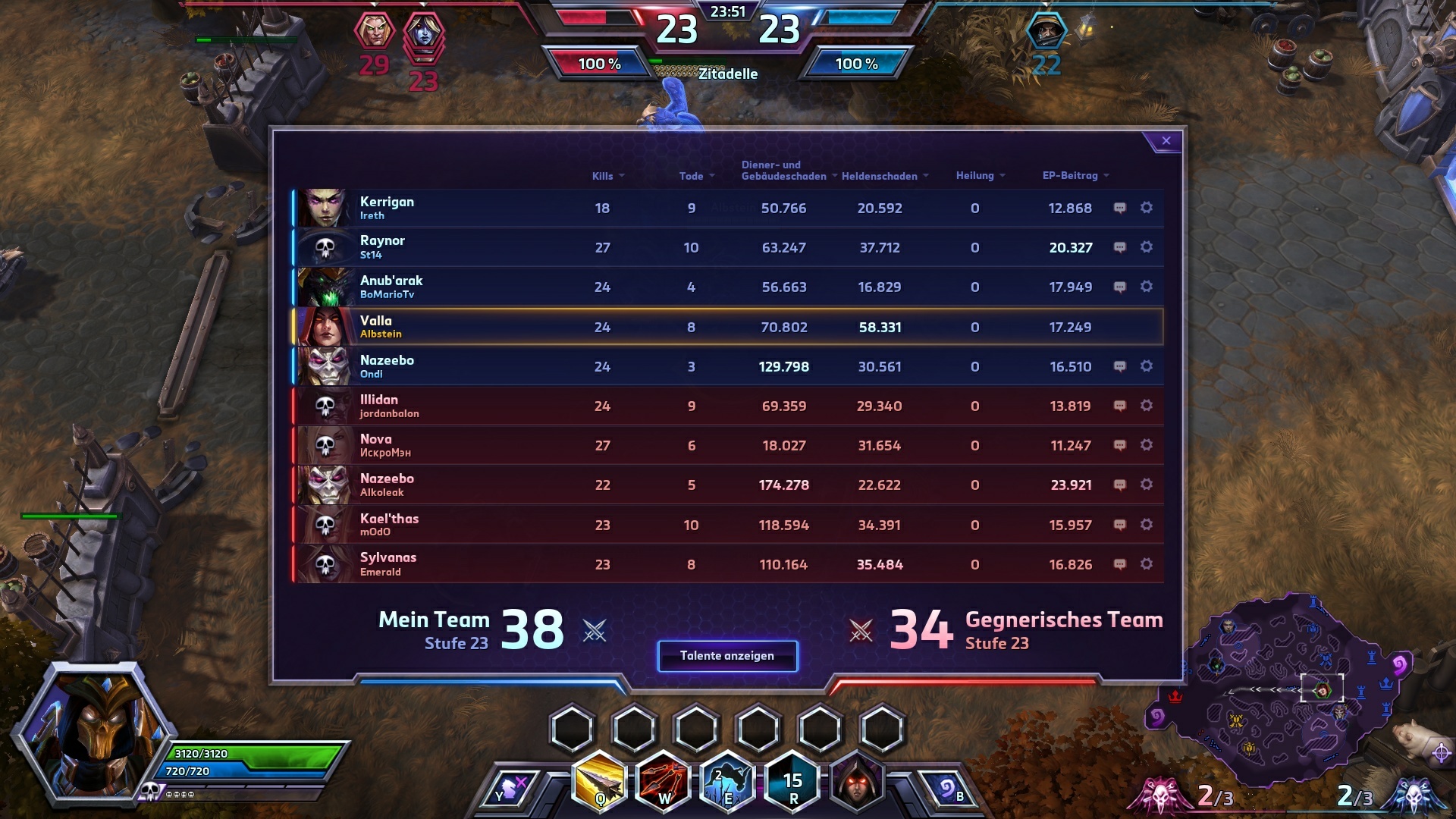
Task: Close the scoreboard window
Action: tap(1166, 141)
